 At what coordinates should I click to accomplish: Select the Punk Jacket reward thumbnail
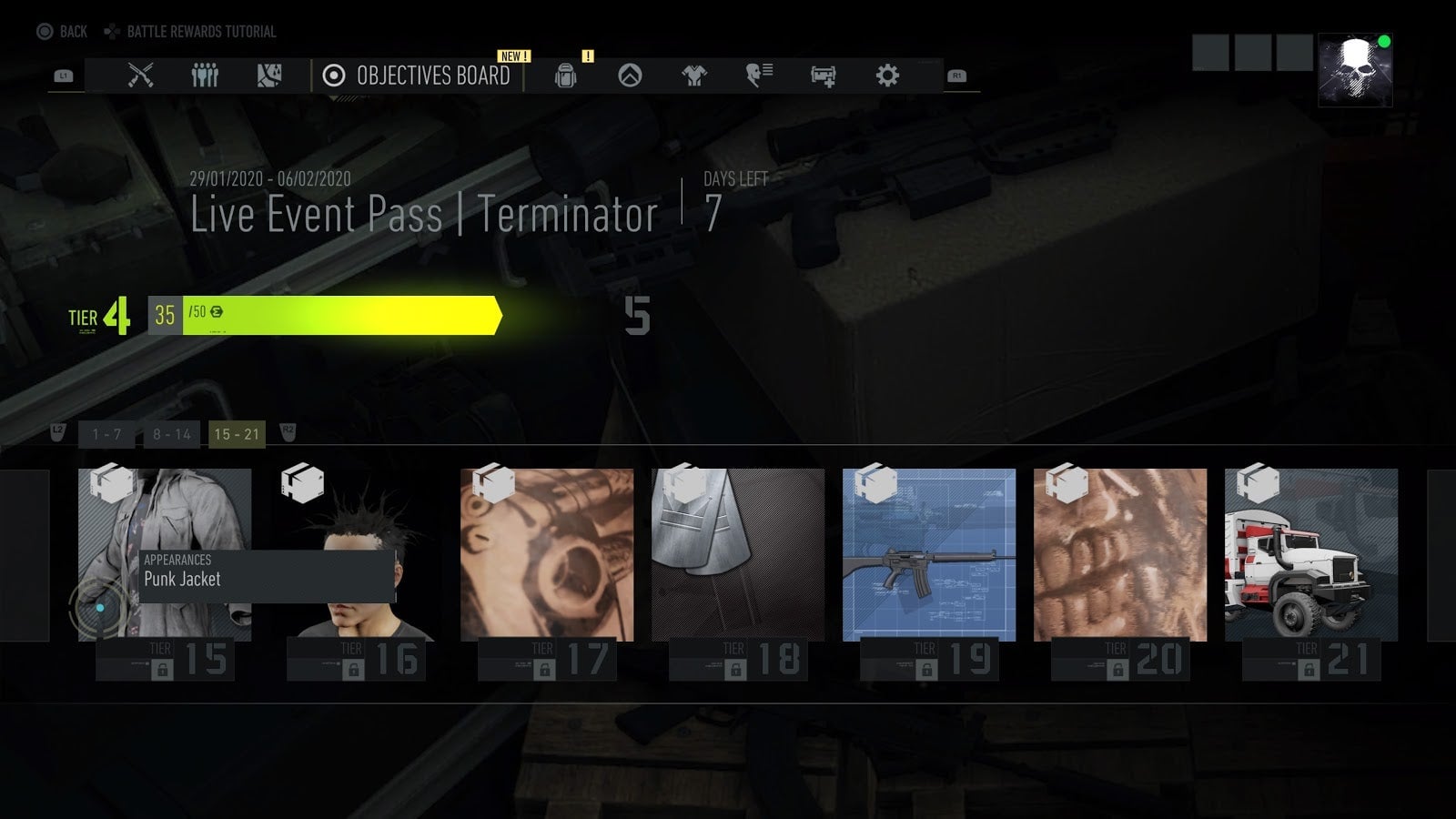[164, 546]
